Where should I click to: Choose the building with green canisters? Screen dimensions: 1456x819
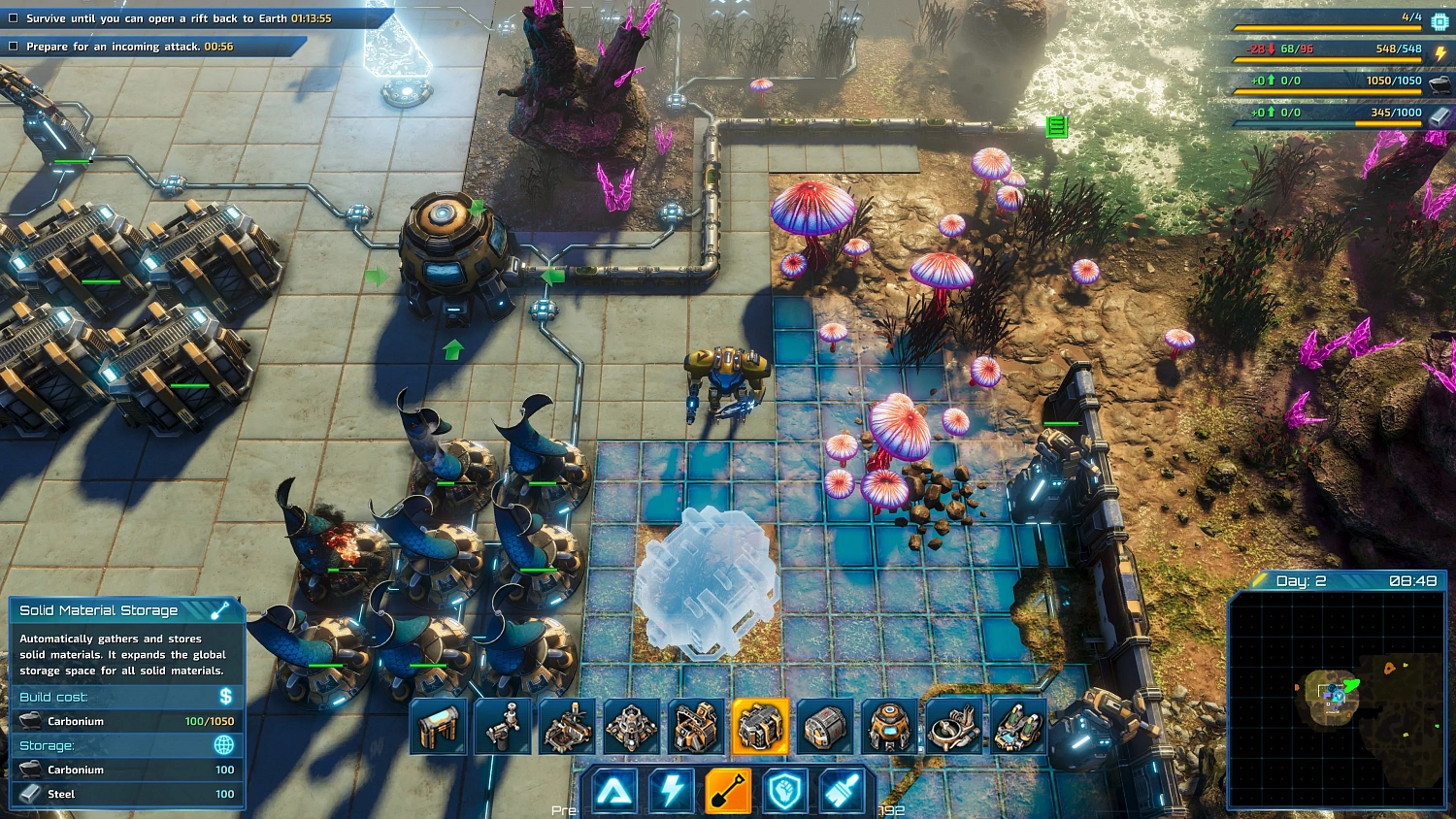click(1017, 726)
